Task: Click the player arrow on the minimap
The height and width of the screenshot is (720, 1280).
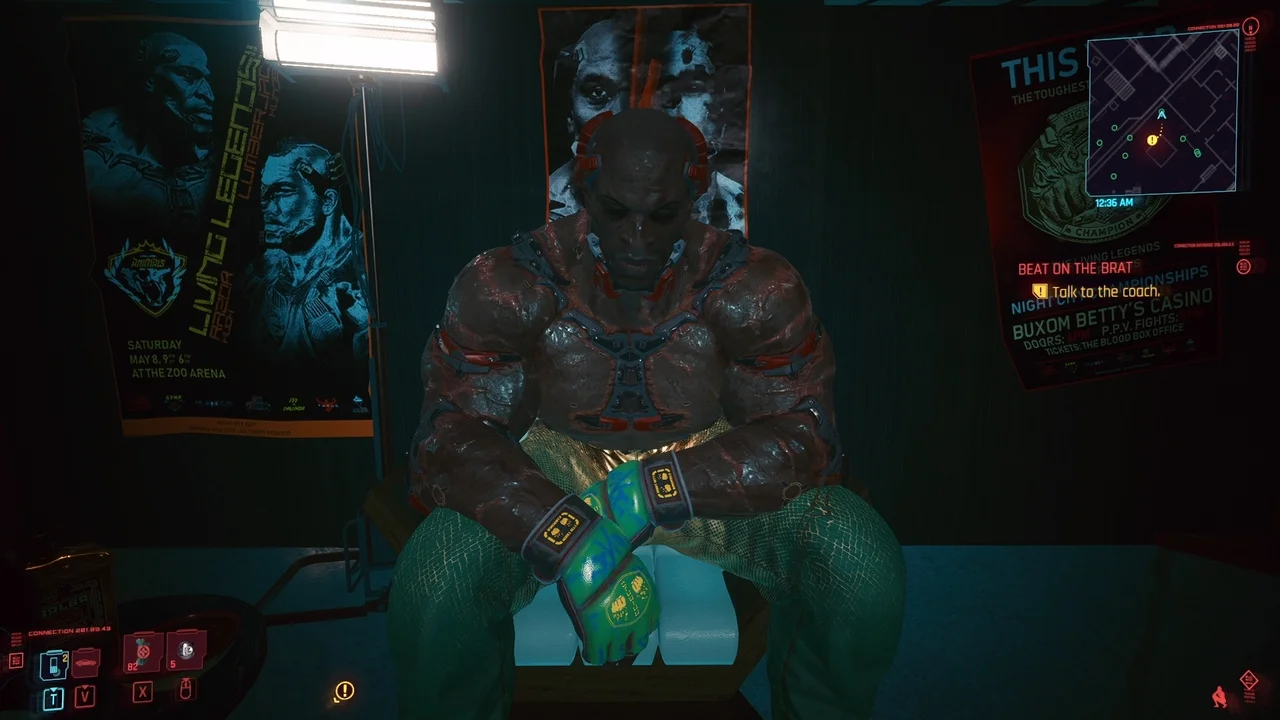Action: tap(1160, 114)
